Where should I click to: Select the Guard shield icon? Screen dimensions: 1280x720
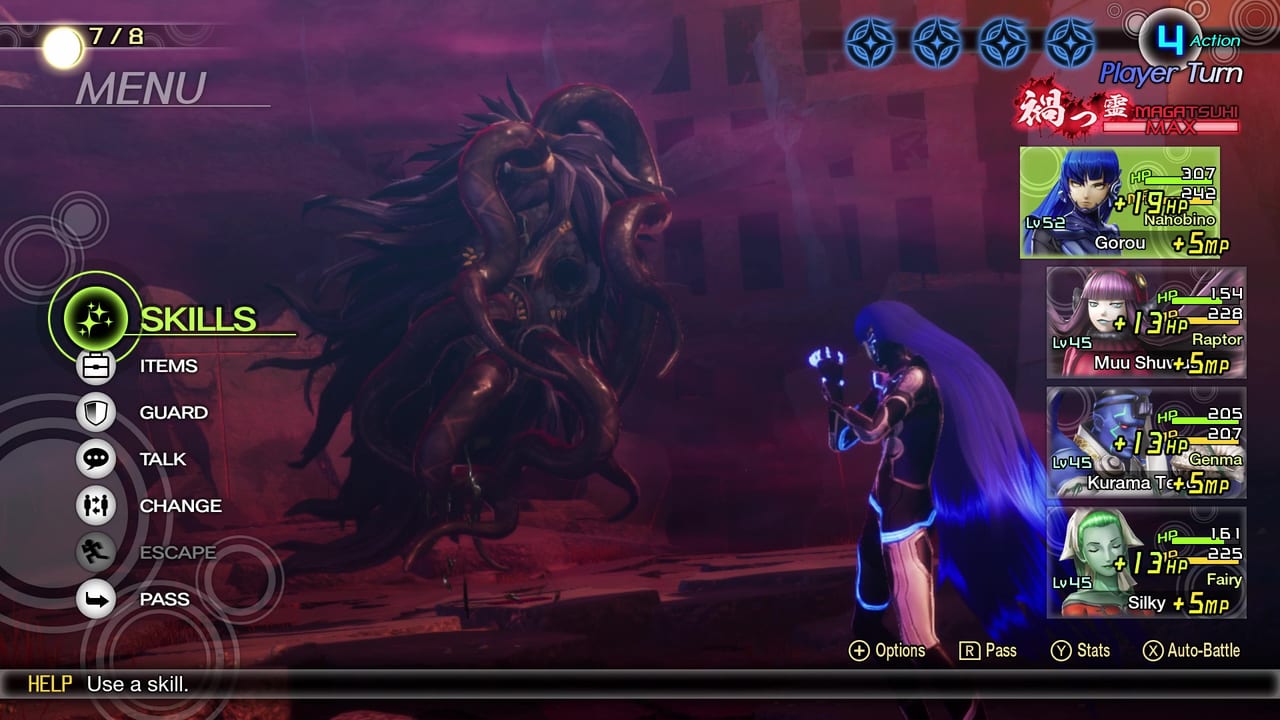(x=95, y=412)
